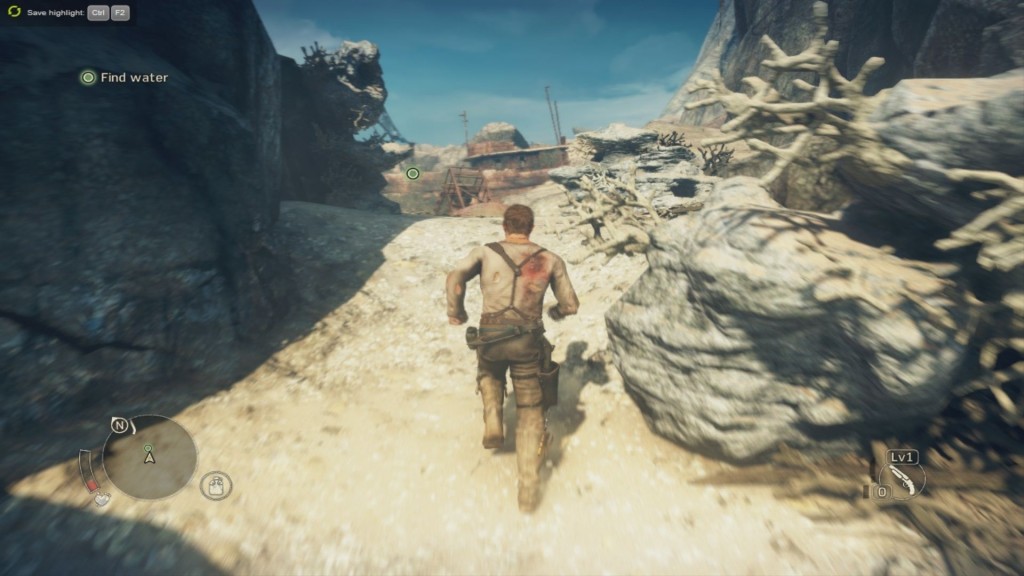The height and width of the screenshot is (576, 1024).
Task: Click the water canteen icon
Action: [x=216, y=486]
